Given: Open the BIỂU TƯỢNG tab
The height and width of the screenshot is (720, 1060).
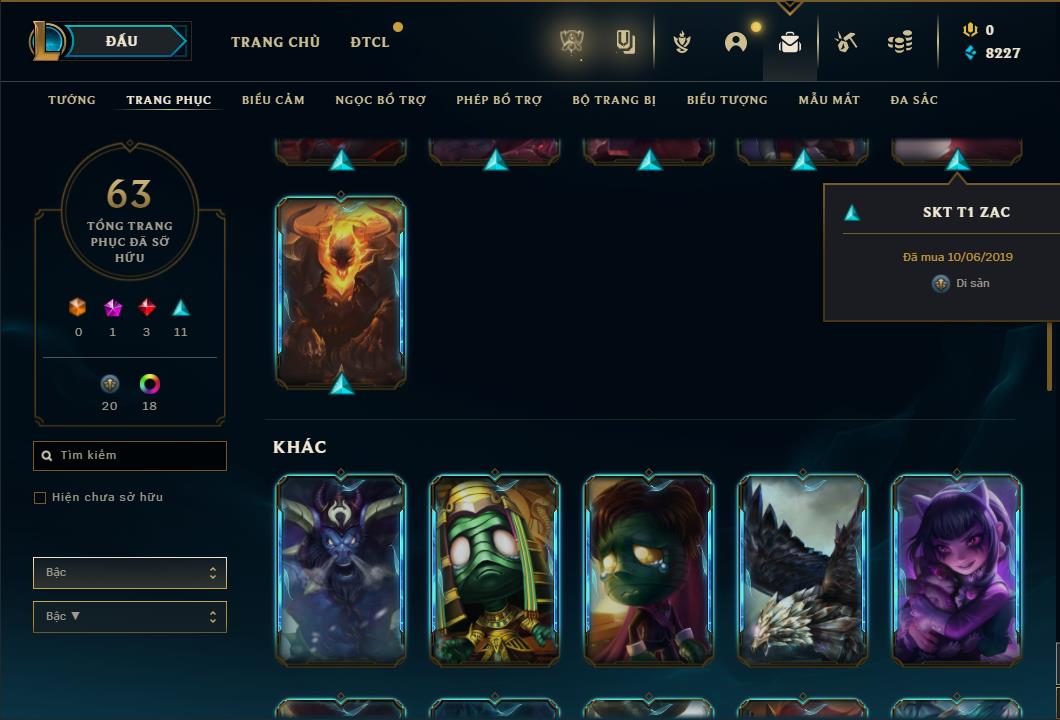Looking at the screenshot, I should pyautogui.click(x=727, y=100).
